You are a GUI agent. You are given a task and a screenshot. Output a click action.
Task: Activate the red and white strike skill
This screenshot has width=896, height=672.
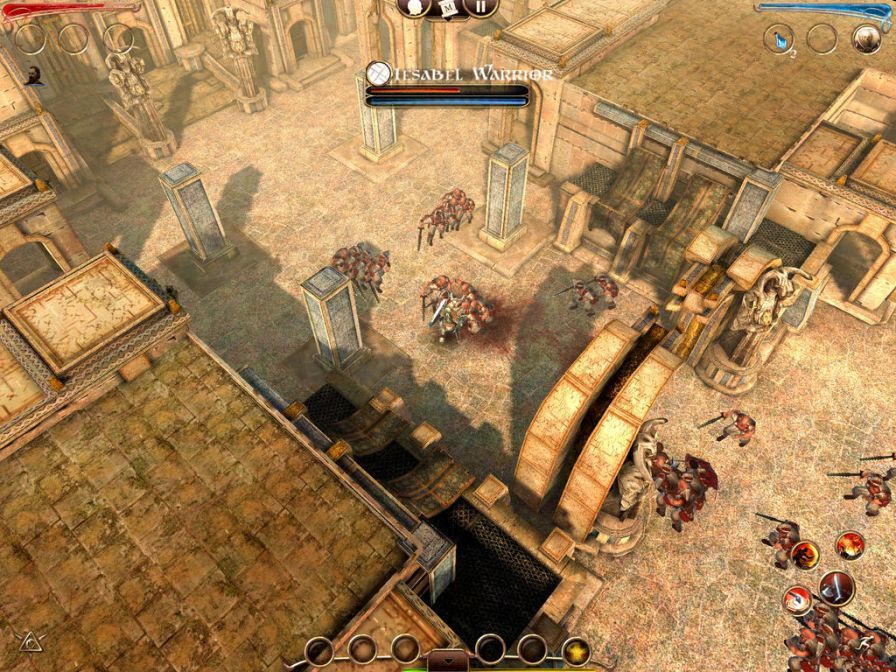[x=797, y=599]
